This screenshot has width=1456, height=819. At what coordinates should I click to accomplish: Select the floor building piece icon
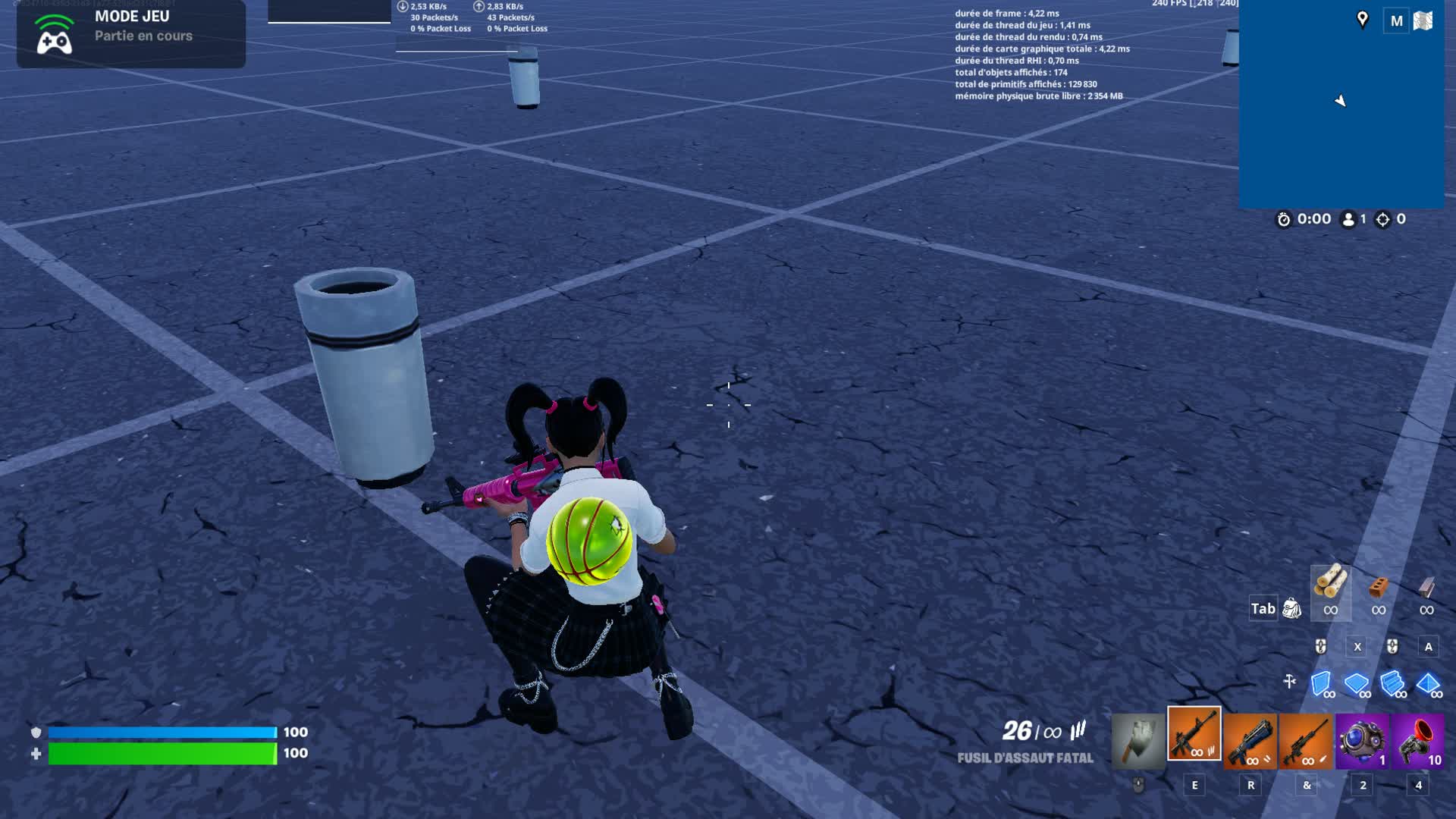point(1357,682)
